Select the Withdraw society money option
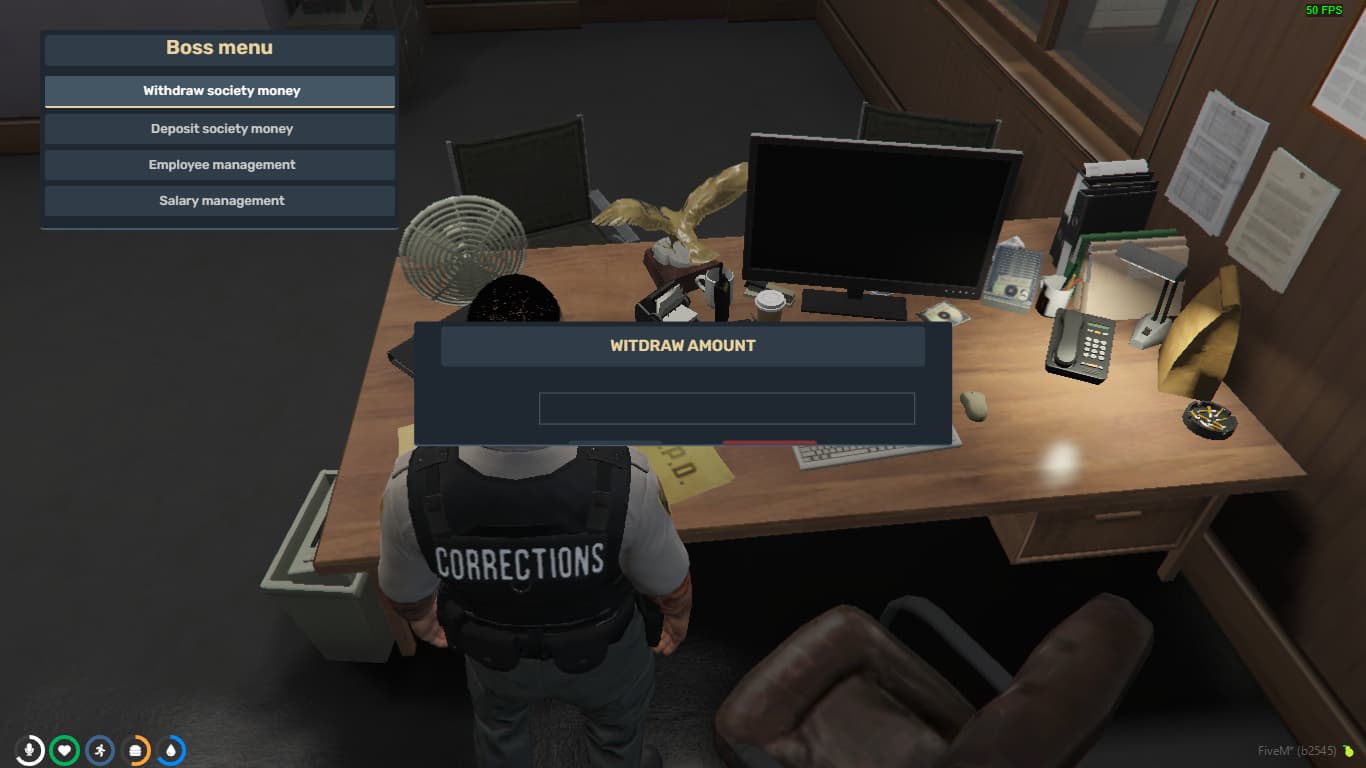The width and height of the screenshot is (1366, 768). tap(219, 90)
